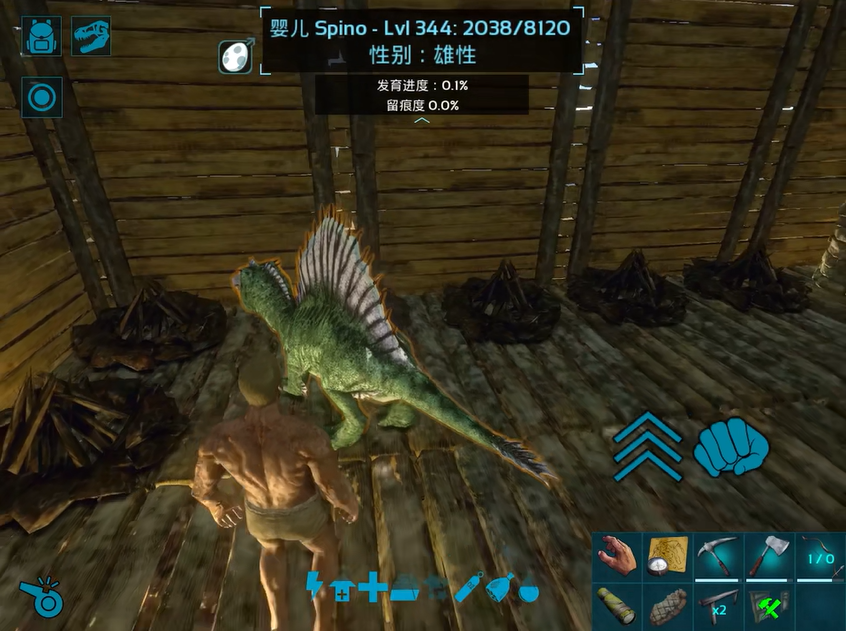Tap the circular record button
This screenshot has height=631, width=846.
click(x=42, y=98)
